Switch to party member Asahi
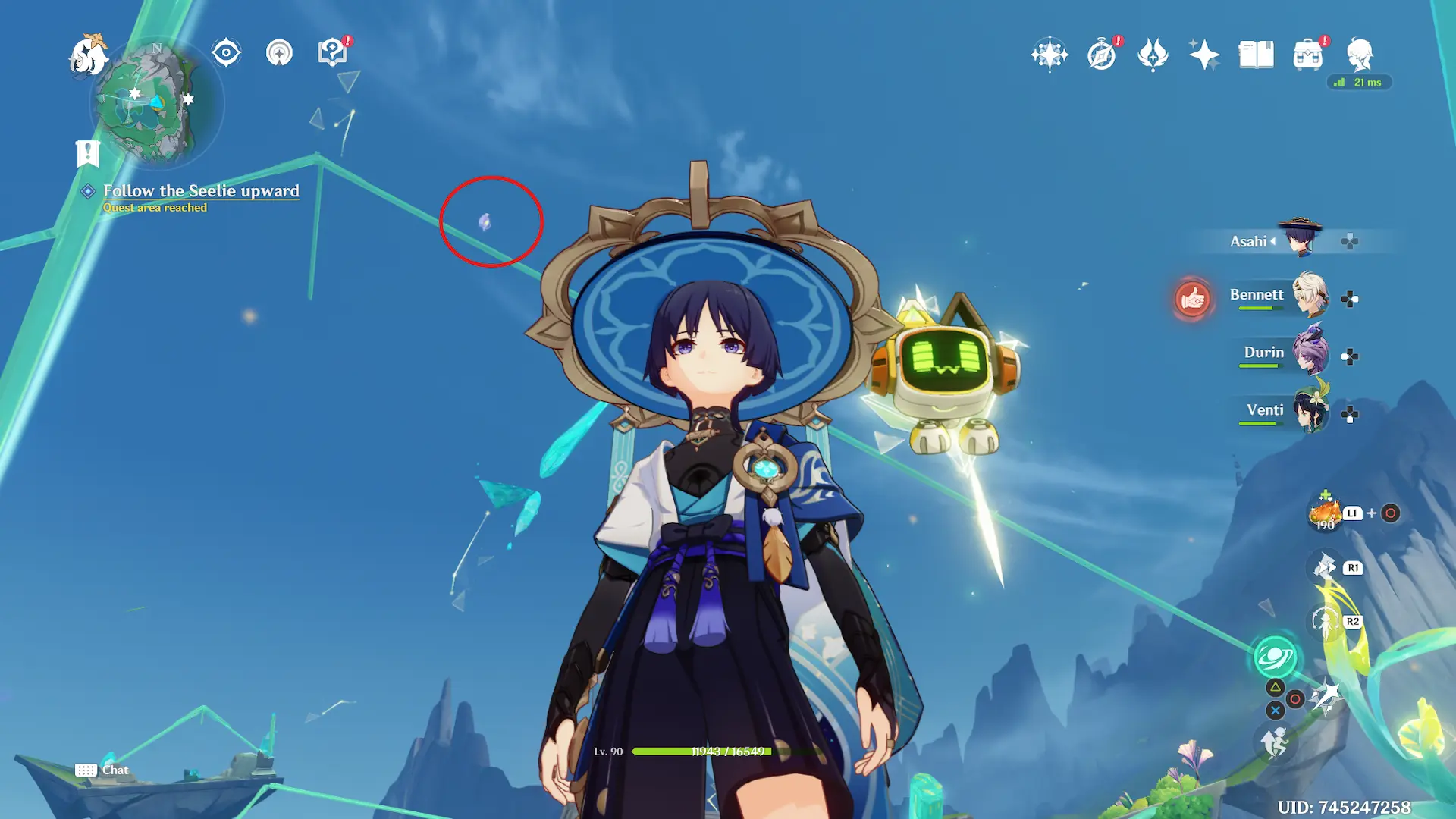This screenshot has height=819, width=1456. [x=1300, y=240]
